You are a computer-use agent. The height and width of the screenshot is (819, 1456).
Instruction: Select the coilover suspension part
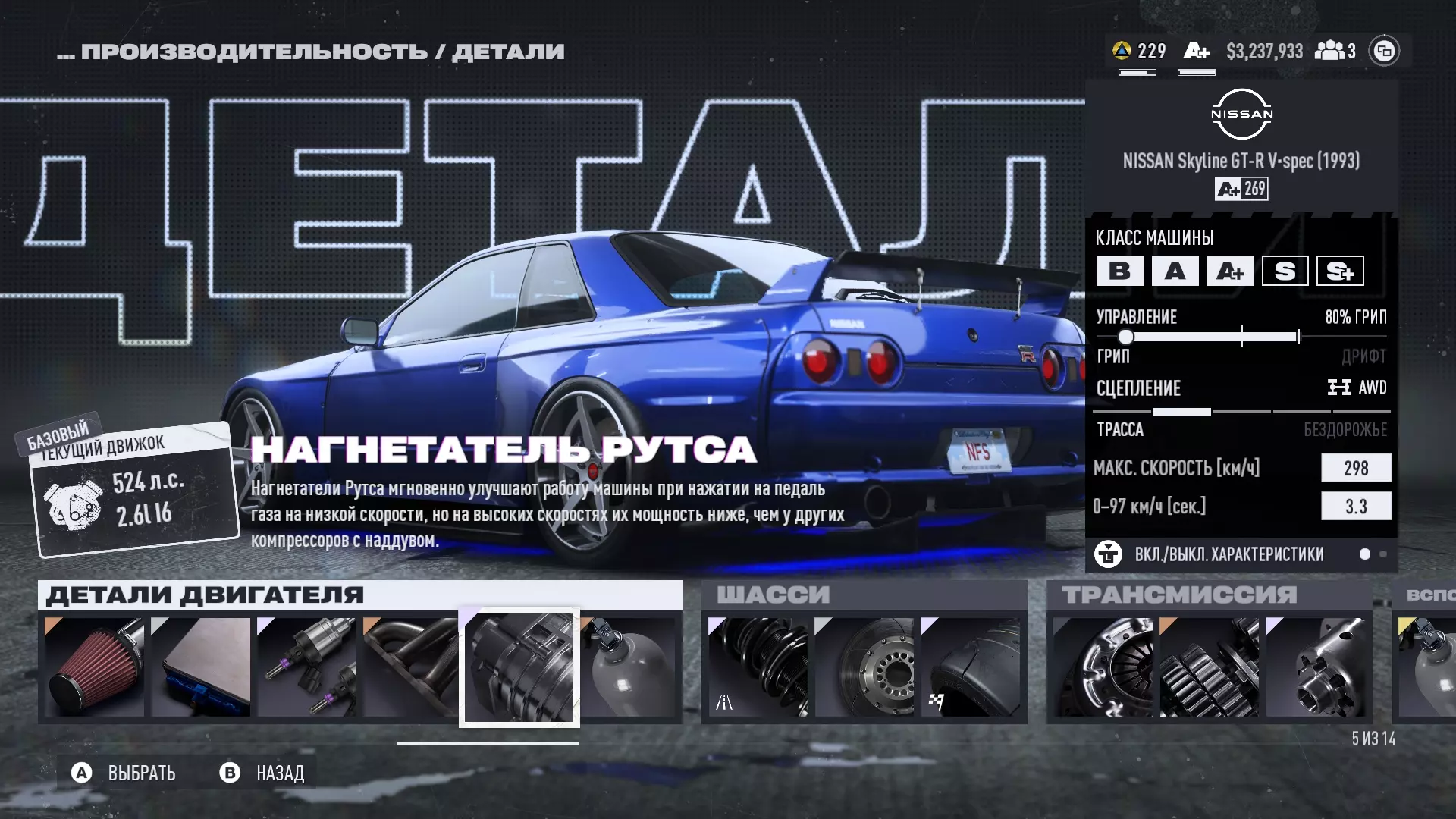click(x=758, y=667)
